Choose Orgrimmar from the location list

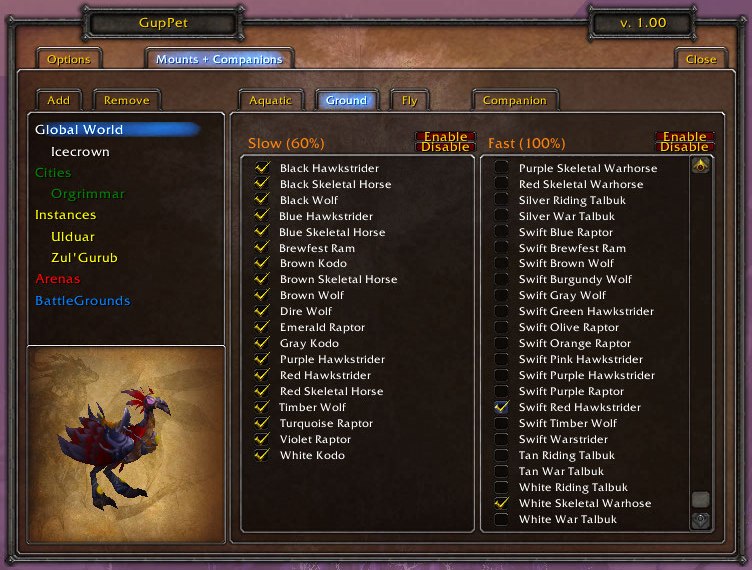(88, 194)
